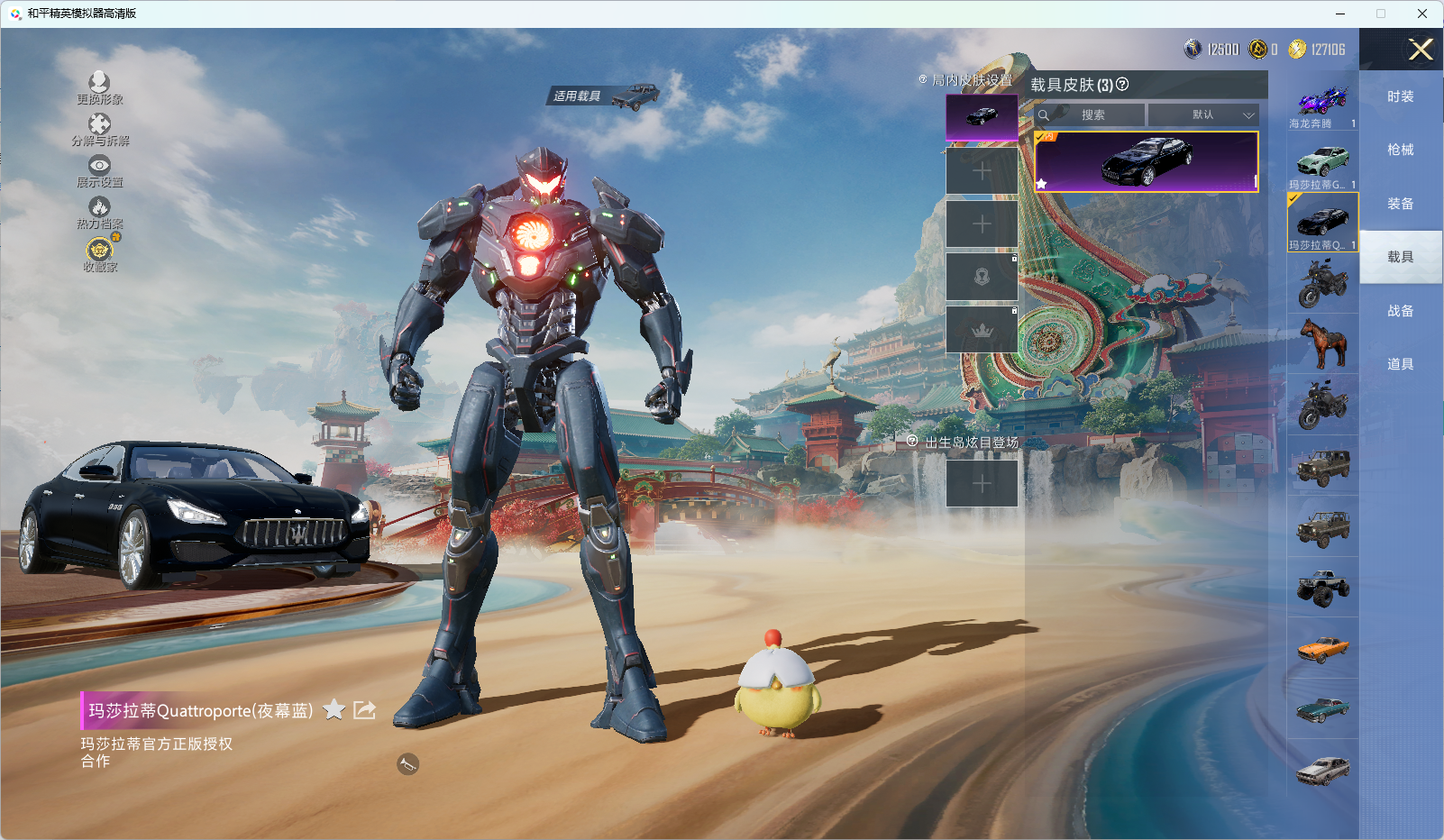Switch to the 战备 tab
The height and width of the screenshot is (840, 1444).
[x=1400, y=311]
